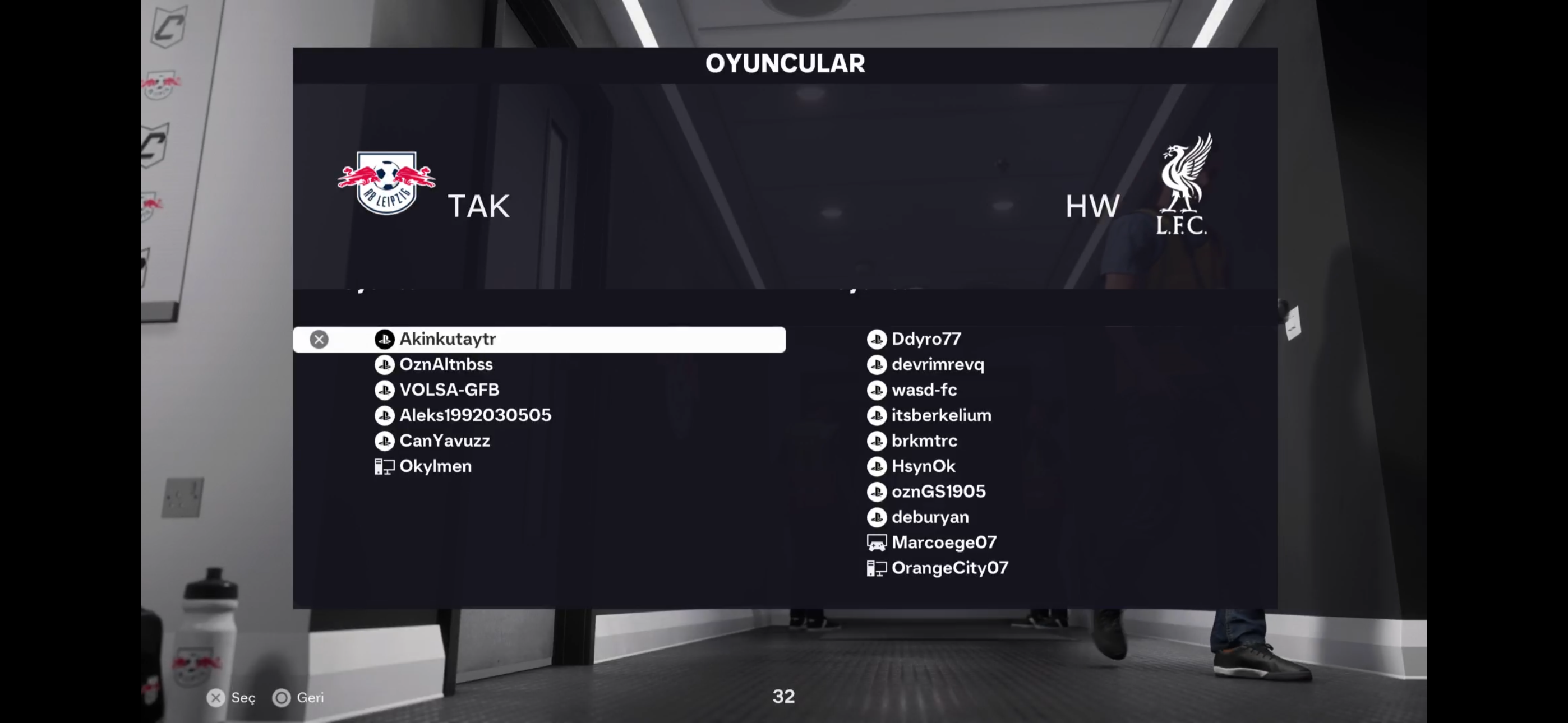Select OrangeCity07 from the HW roster
1568x723 pixels.
point(949,568)
